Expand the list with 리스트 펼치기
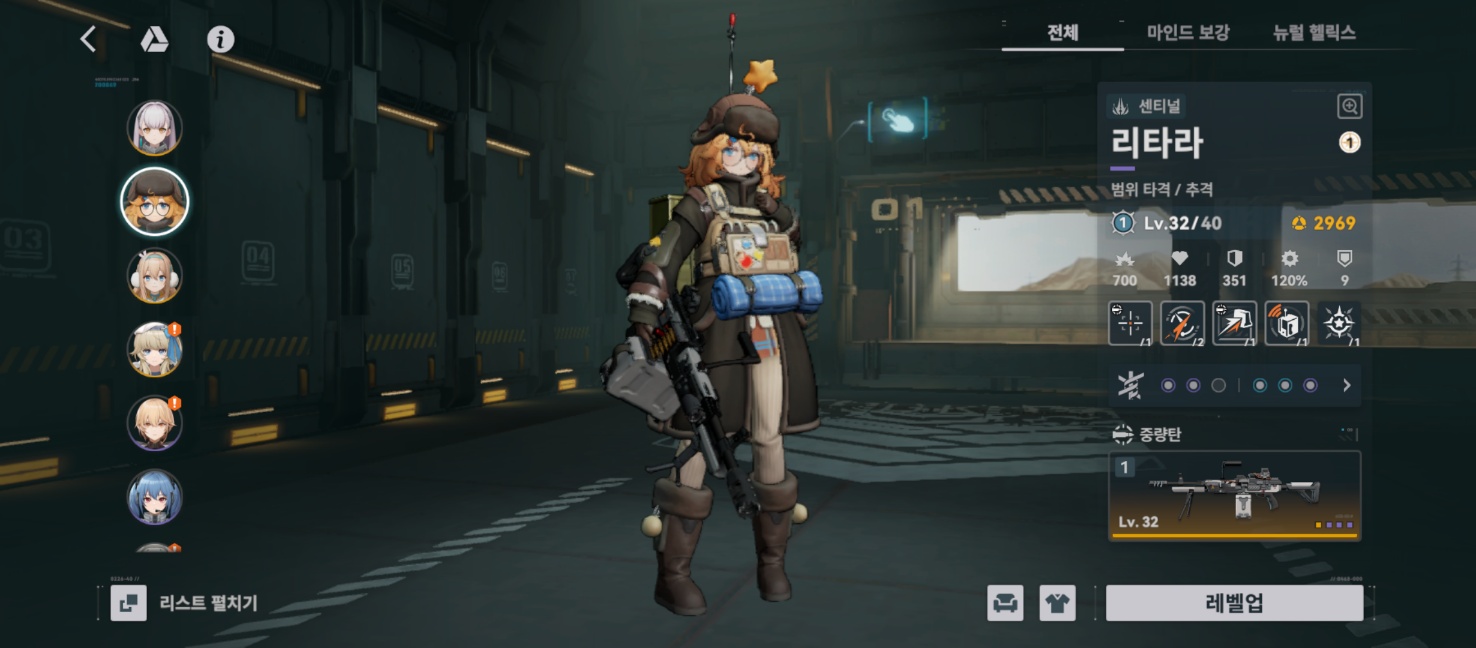 pos(185,603)
